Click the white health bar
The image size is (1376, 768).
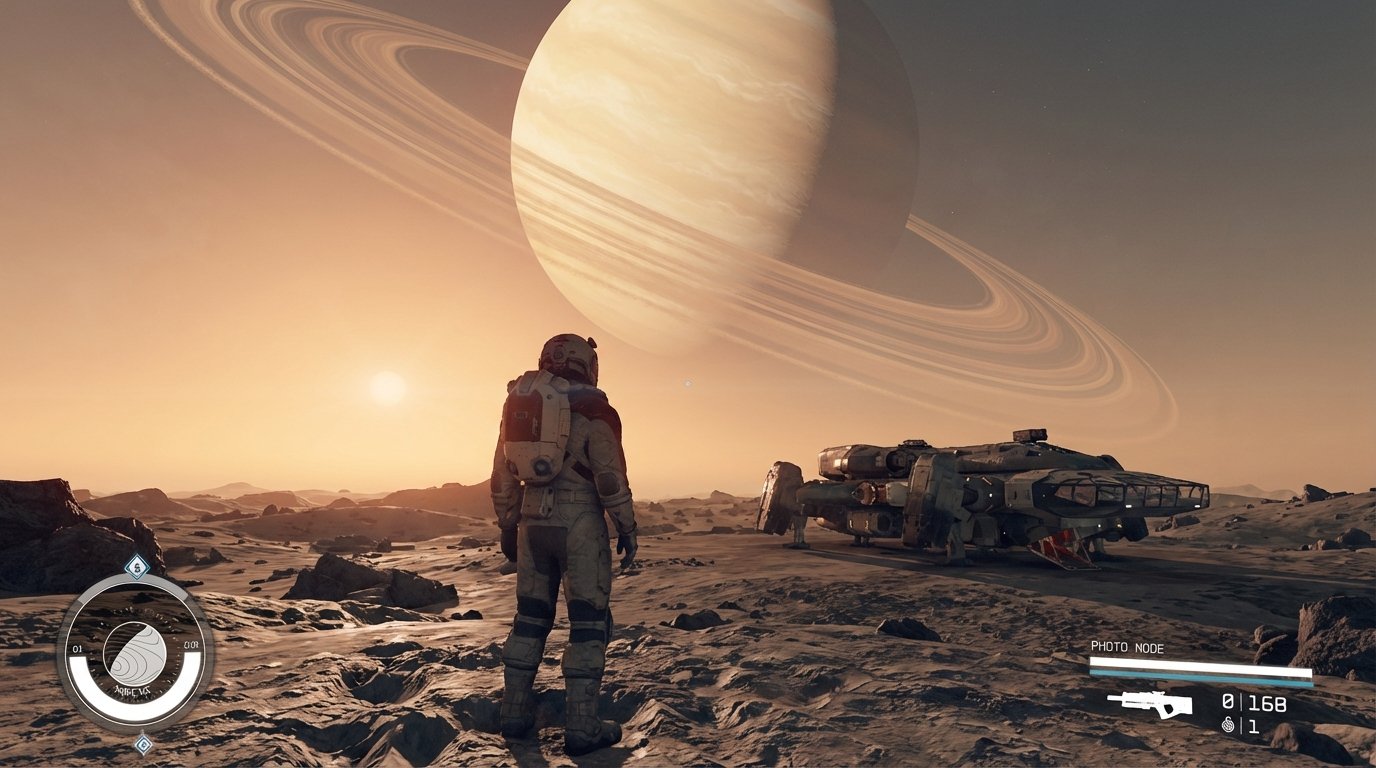[1194, 663]
